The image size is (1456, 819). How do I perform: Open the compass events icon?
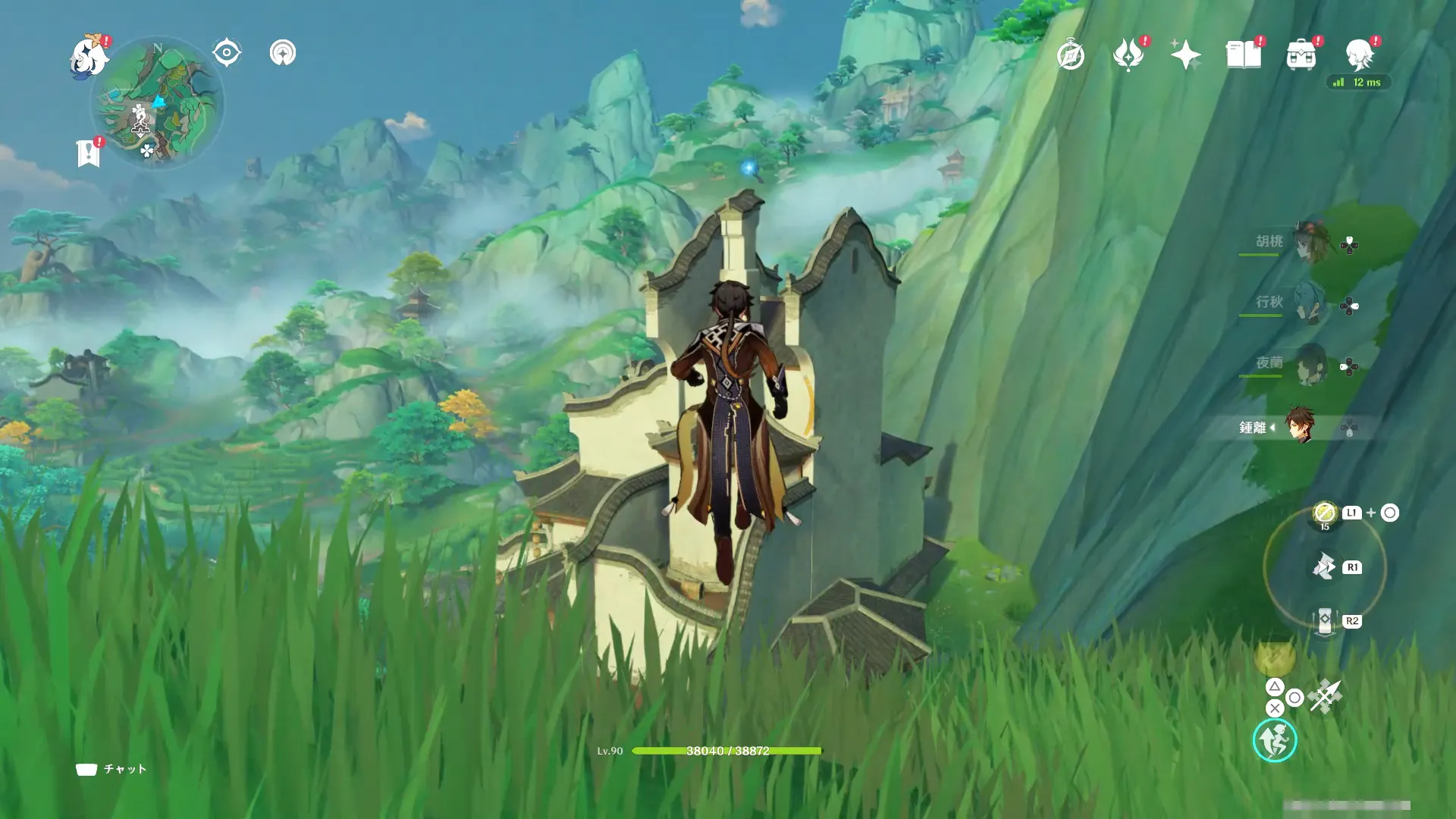tap(1070, 55)
